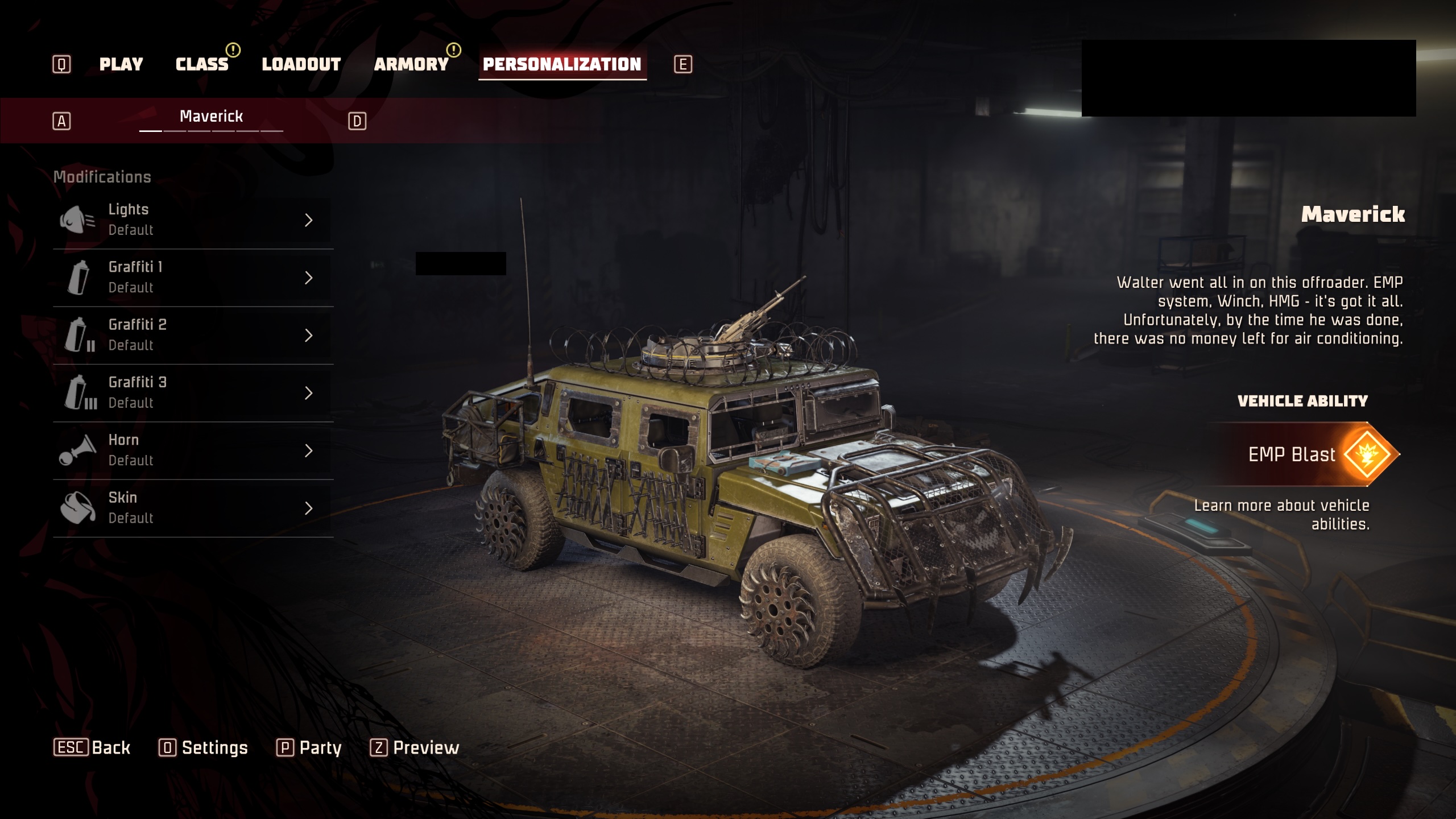Open the Graffiti 2 modification

tap(192, 335)
